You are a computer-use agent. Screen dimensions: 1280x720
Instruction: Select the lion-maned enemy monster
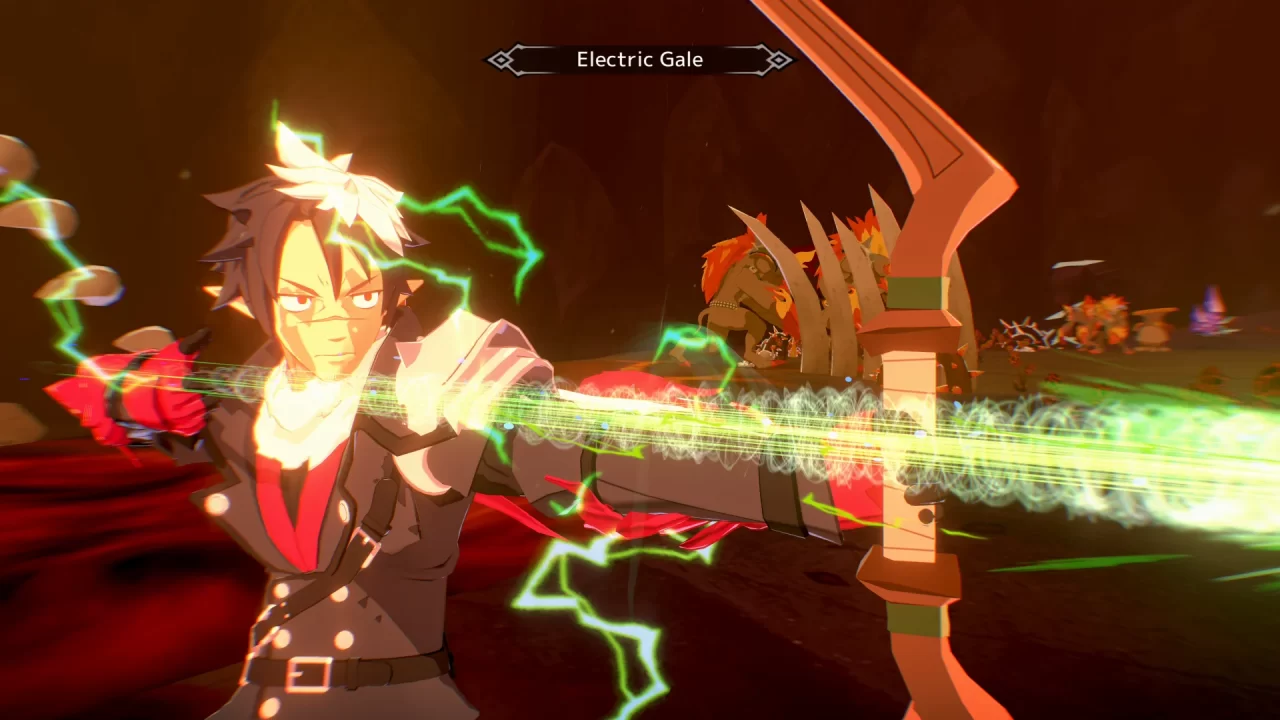(745, 280)
